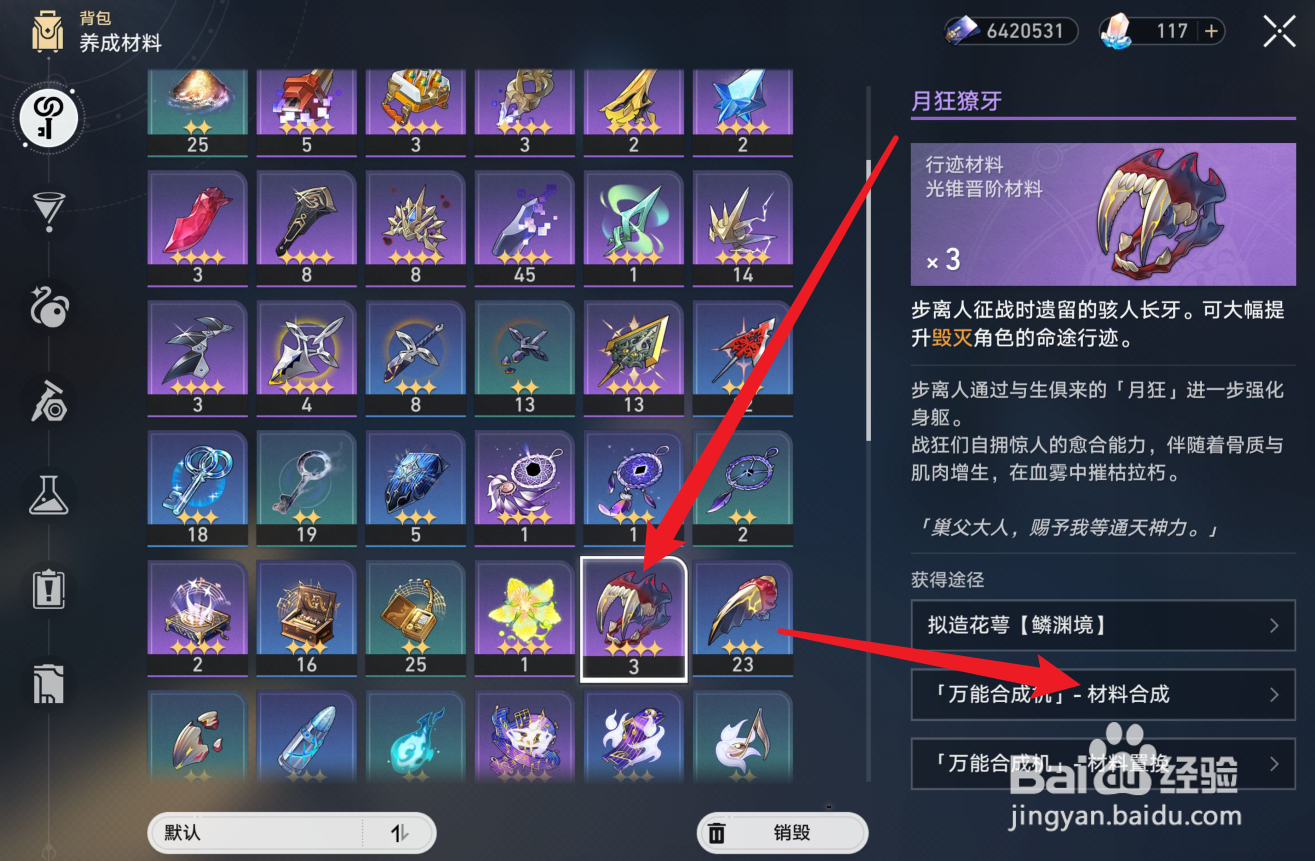The image size is (1315, 861).
Task: Open the light cone inventory tab icon
Action: point(47,210)
